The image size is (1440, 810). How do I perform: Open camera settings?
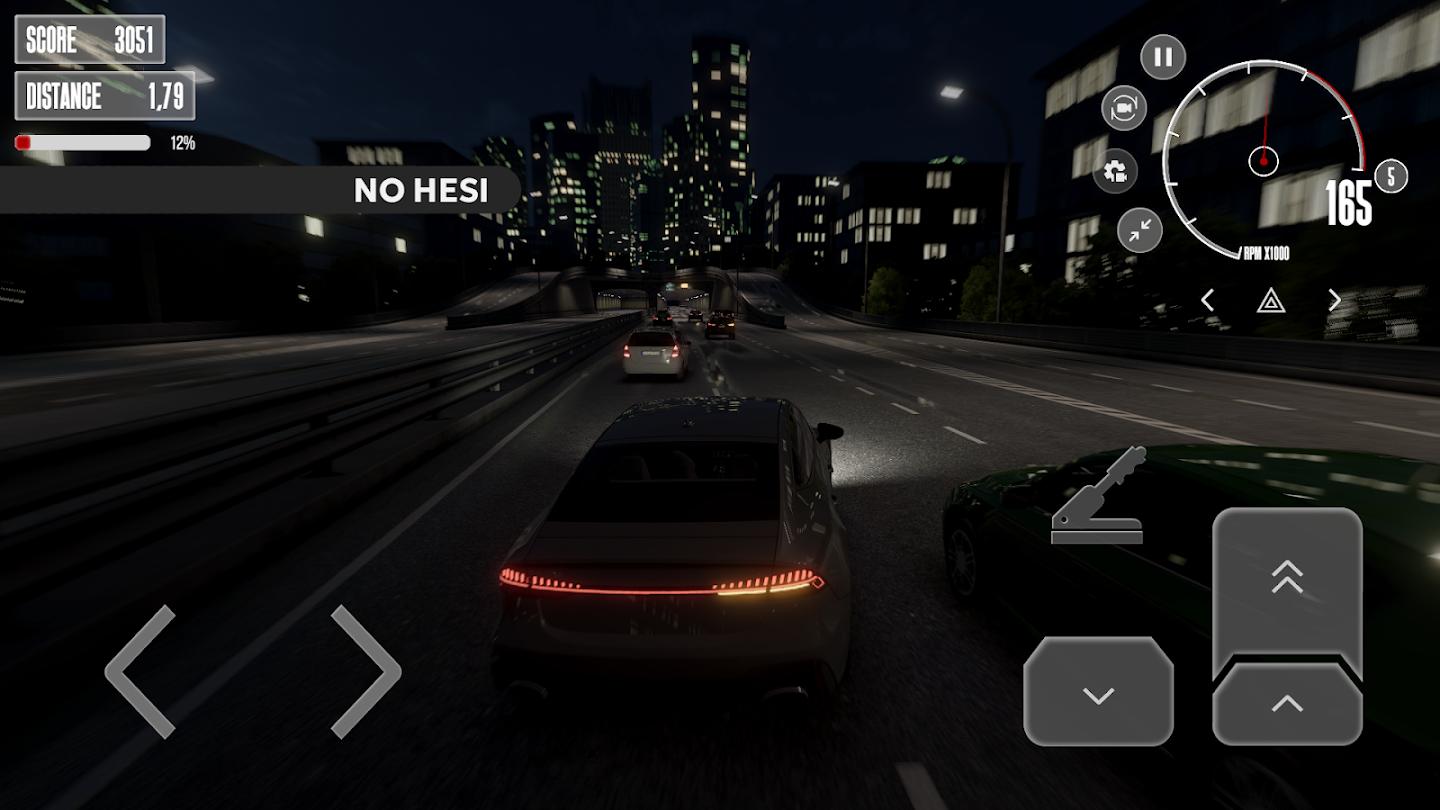[x=1113, y=172]
